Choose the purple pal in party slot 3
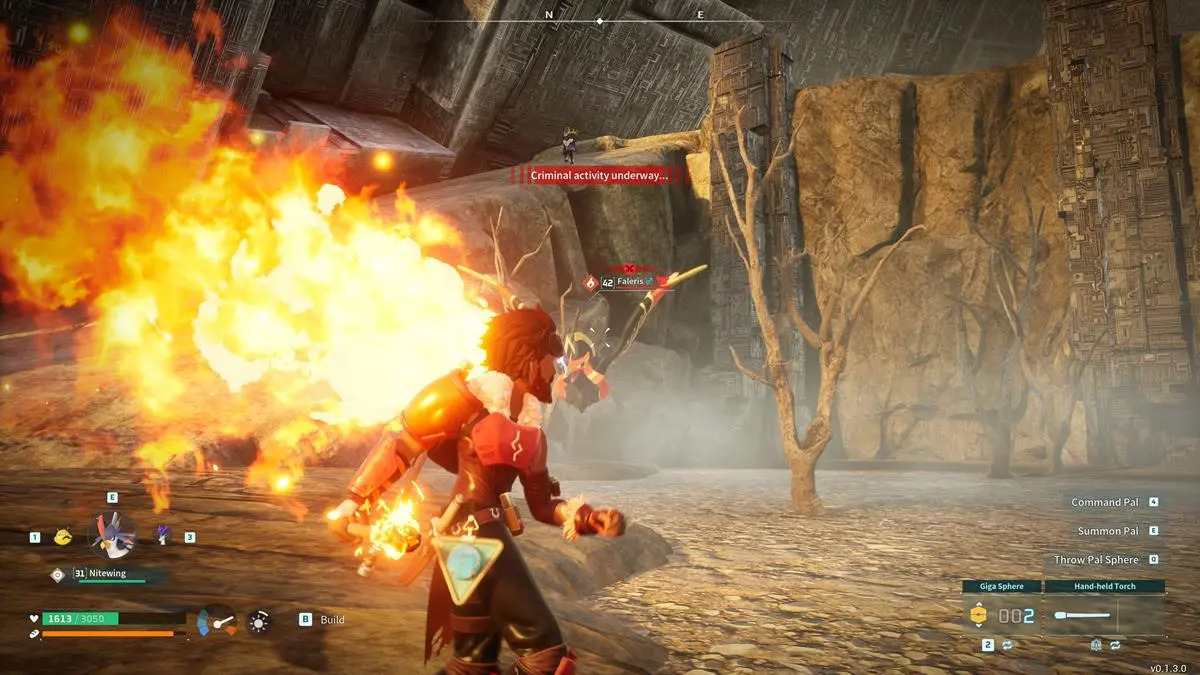Screen dimensions: 1200x675 pos(163,536)
